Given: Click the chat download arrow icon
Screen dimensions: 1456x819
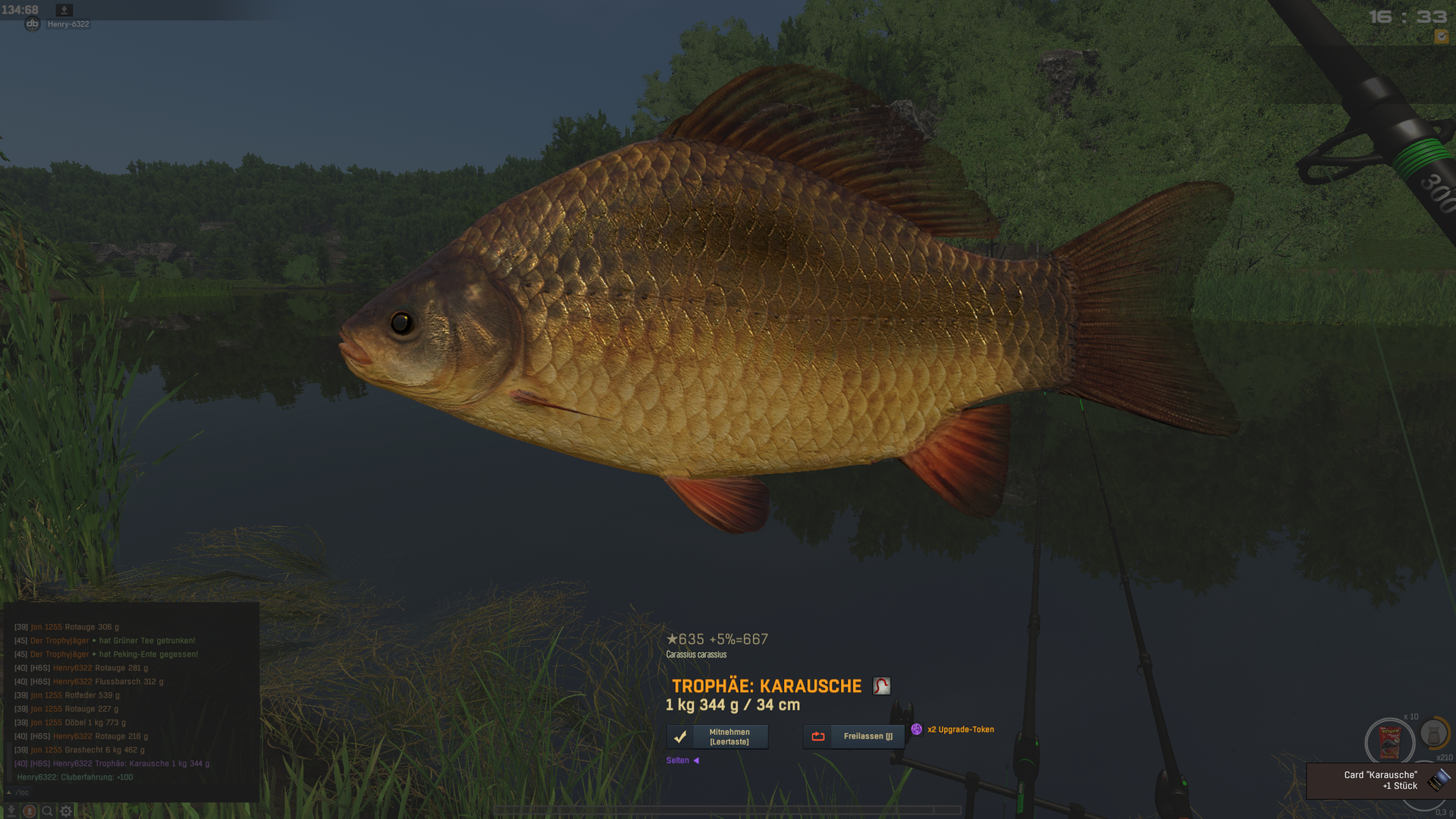Looking at the screenshot, I should [11, 811].
